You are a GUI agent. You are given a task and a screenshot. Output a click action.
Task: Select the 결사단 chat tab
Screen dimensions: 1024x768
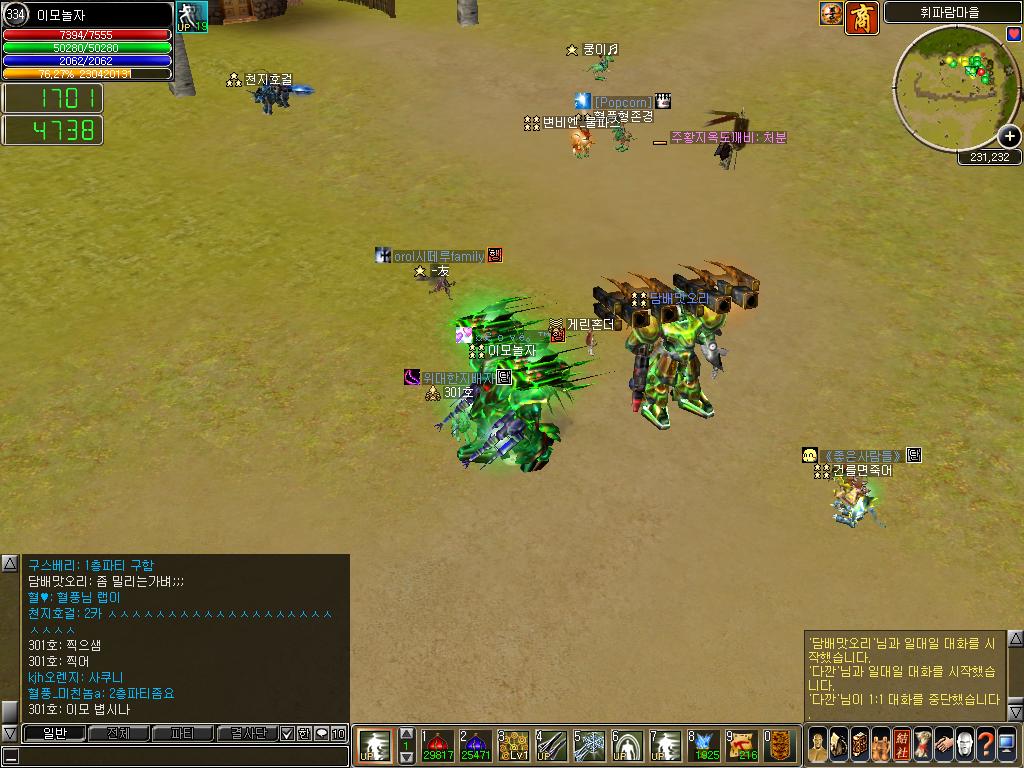point(246,734)
